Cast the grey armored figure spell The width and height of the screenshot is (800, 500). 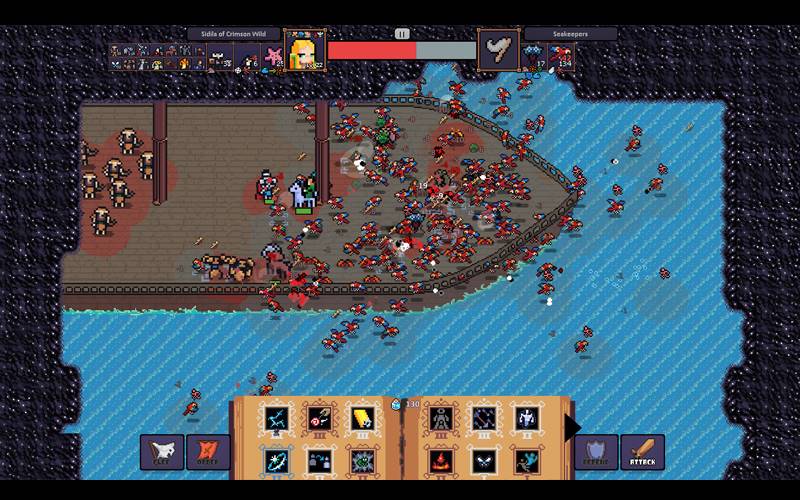[441, 419]
